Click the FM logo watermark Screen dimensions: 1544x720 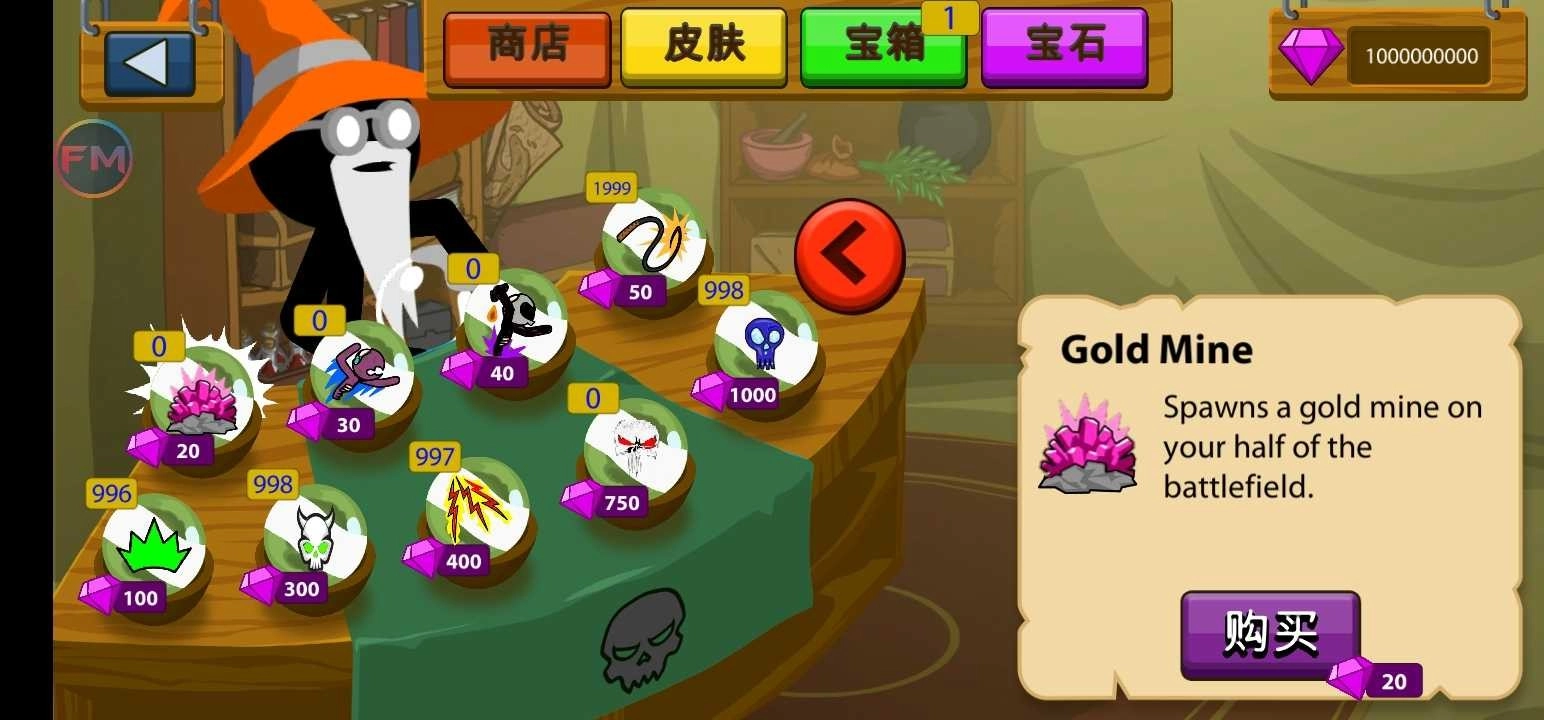(x=94, y=156)
